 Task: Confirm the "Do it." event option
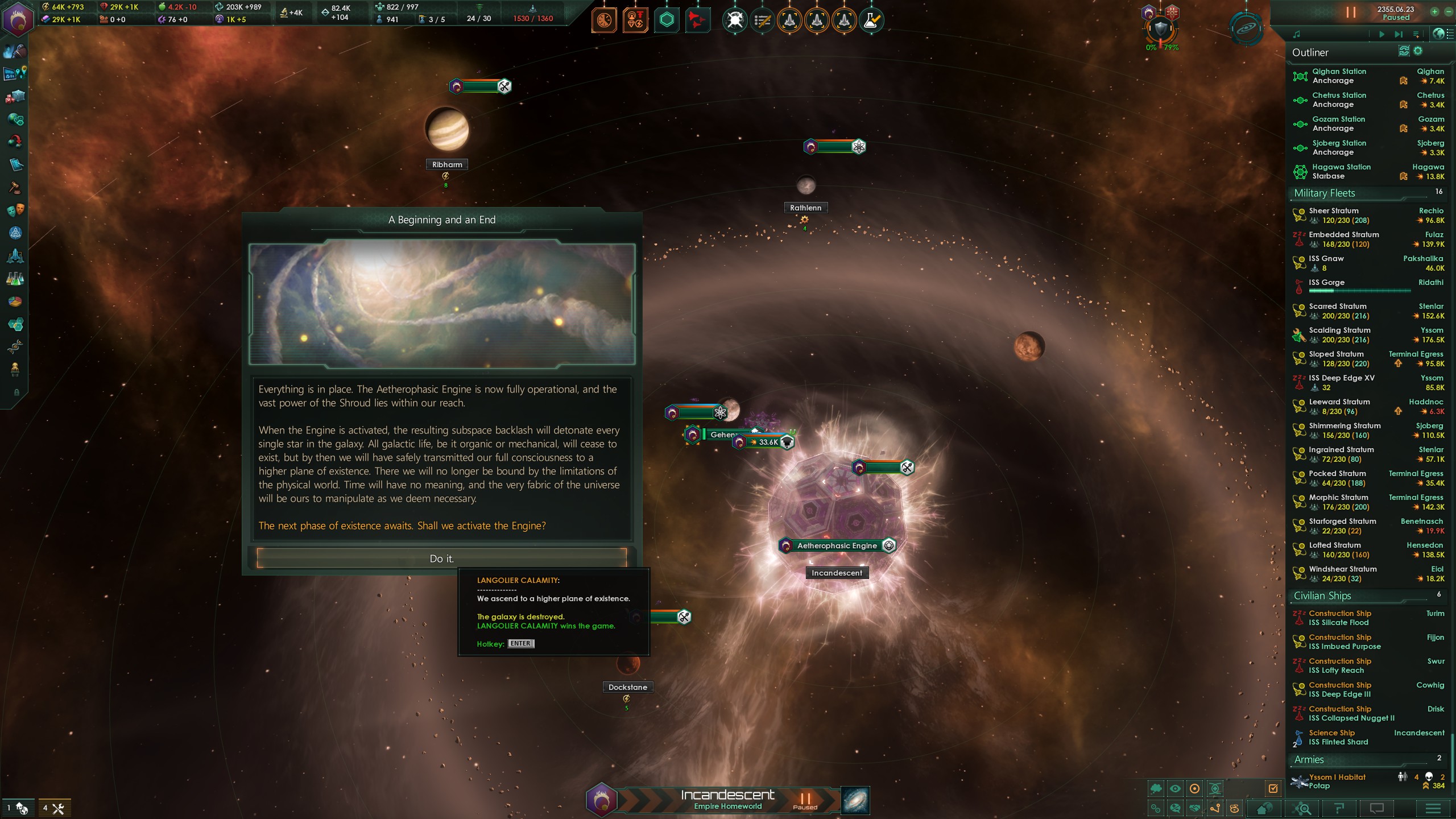[x=441, y=559]
